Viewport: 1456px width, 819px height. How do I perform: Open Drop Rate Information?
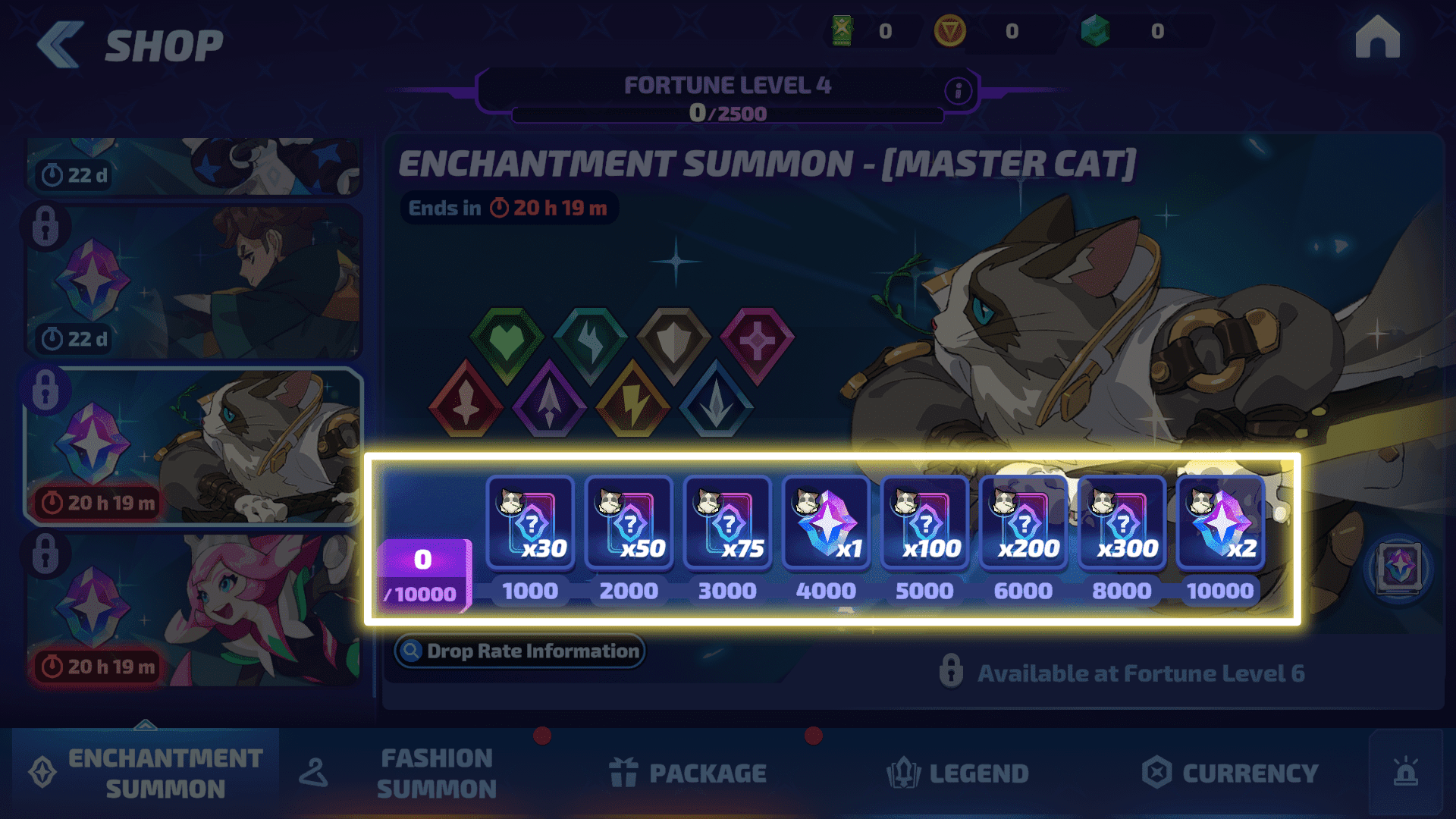[x=519, y=651]
